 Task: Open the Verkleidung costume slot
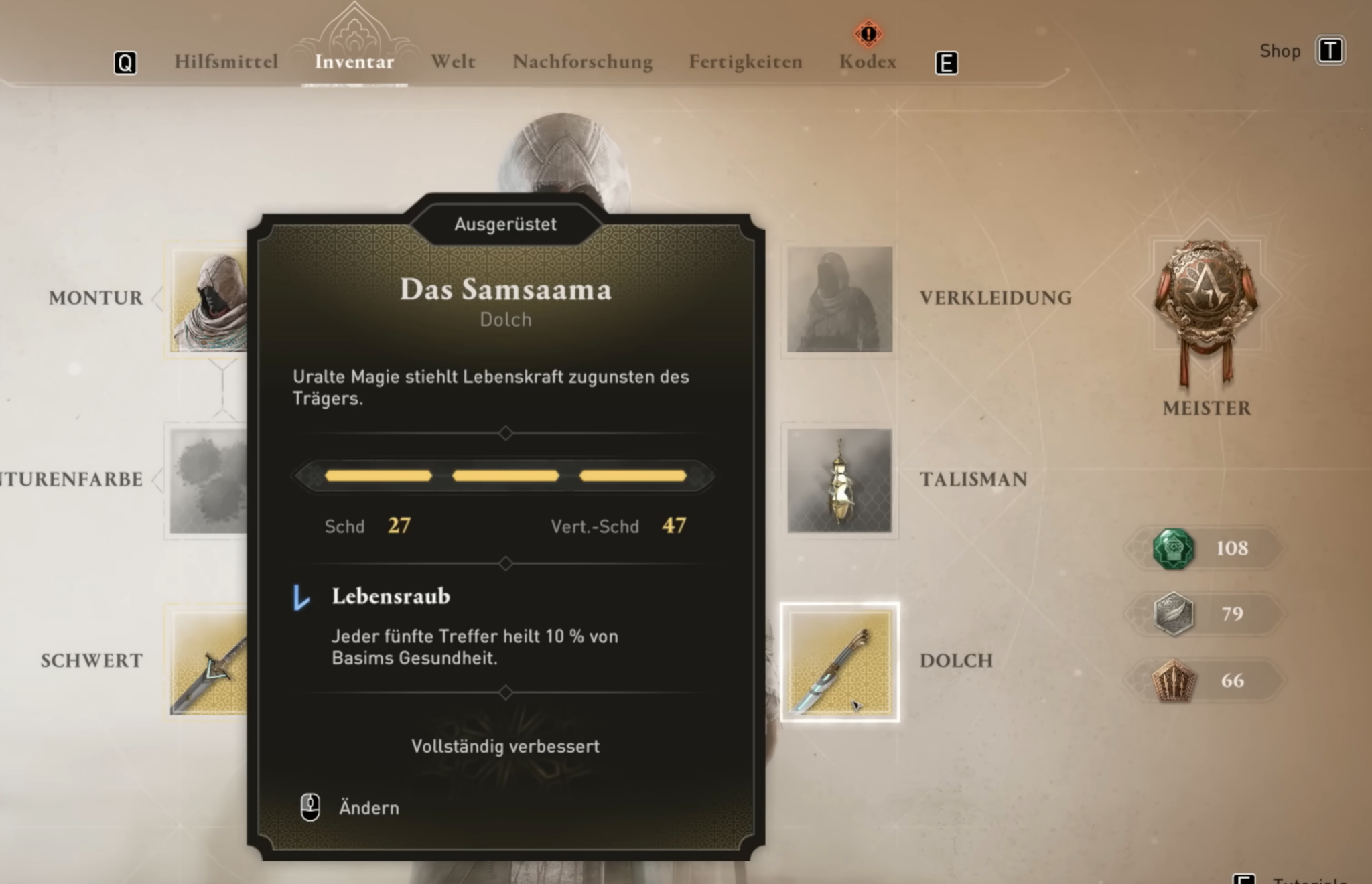(x=839, y=299)
